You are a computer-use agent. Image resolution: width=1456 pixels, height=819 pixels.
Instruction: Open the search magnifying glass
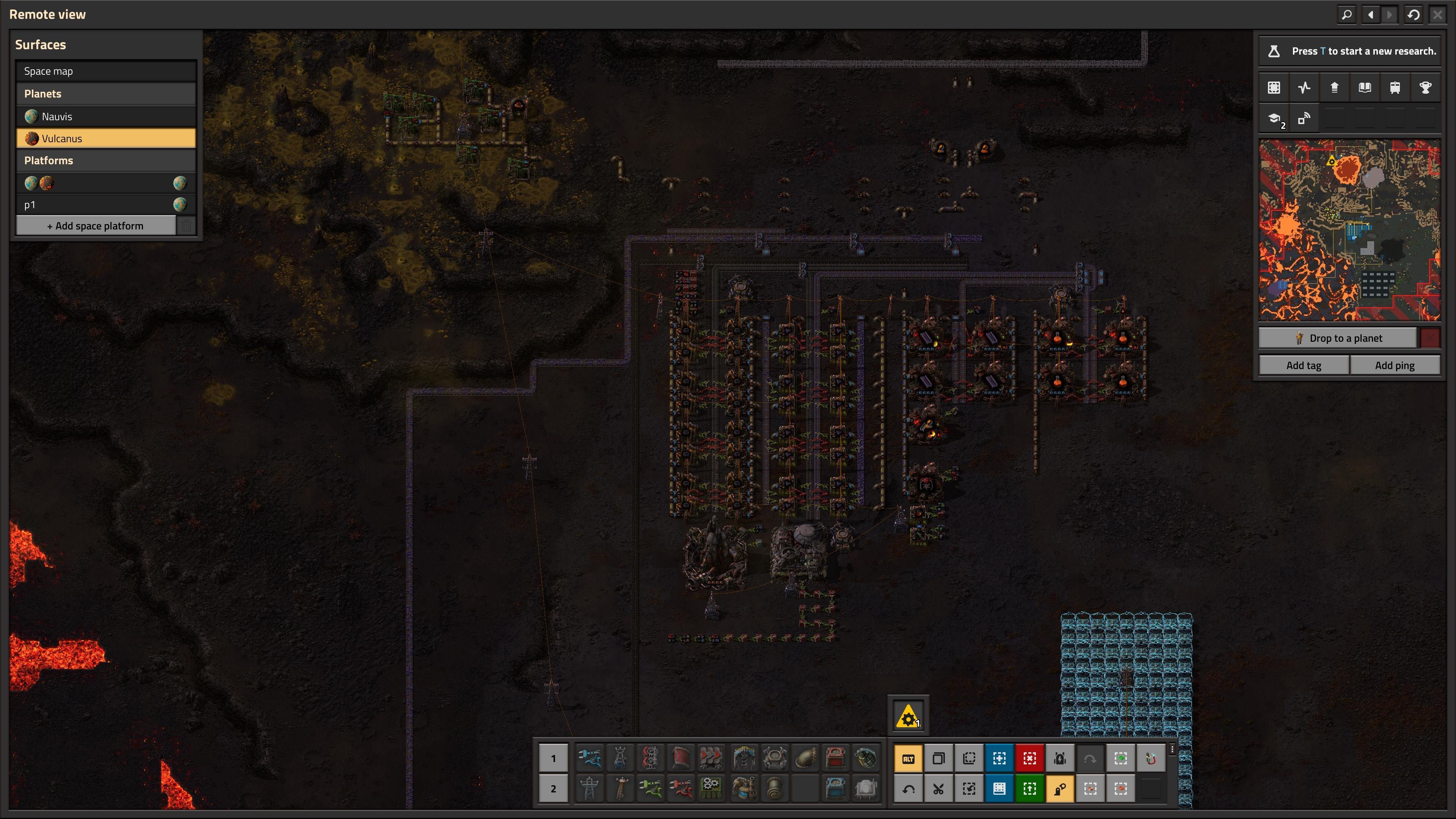pyautogui.click(x=1347, y=15)
